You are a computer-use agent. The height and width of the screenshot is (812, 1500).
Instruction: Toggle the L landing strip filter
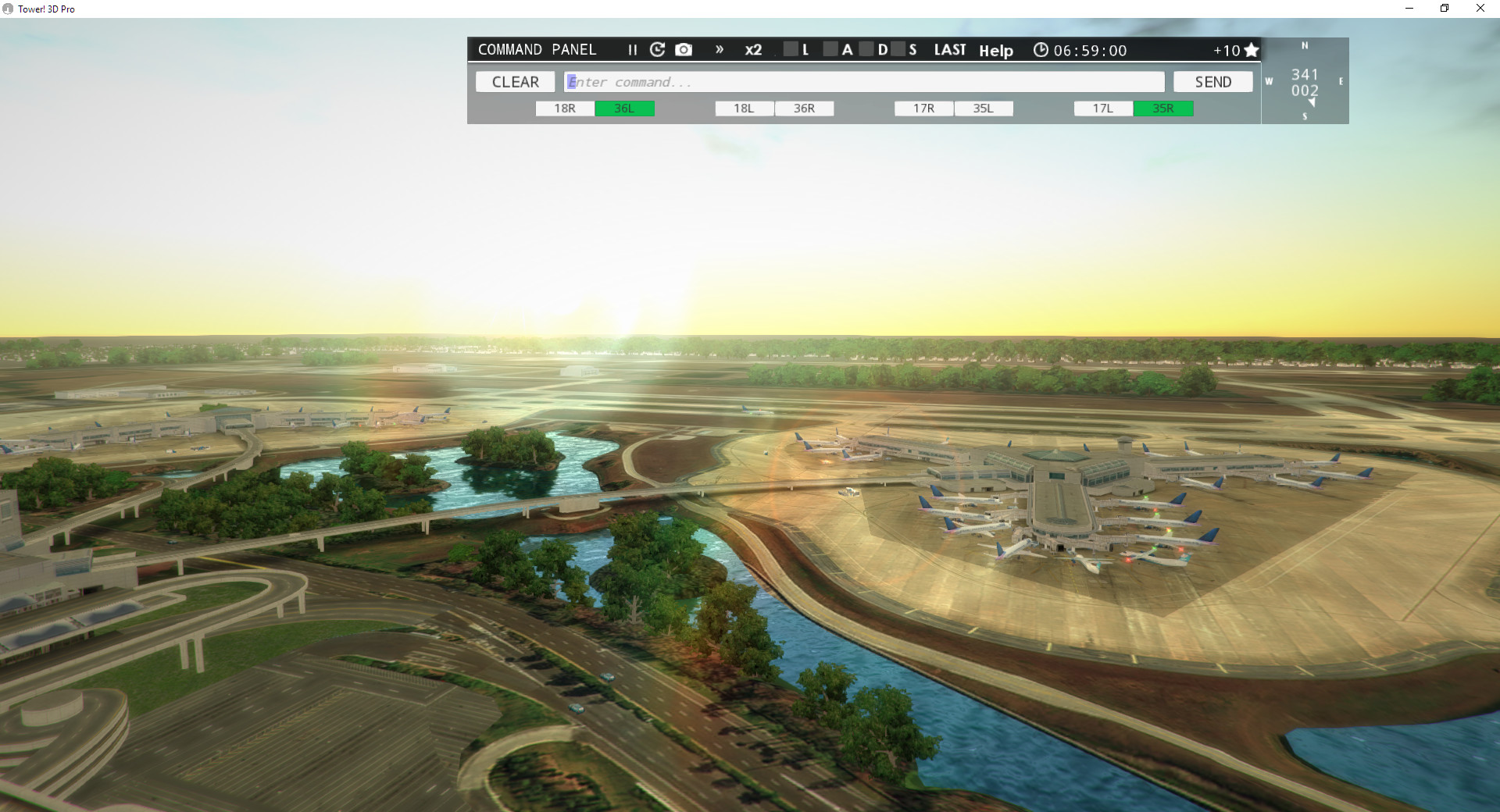click(x=790, y=49)
